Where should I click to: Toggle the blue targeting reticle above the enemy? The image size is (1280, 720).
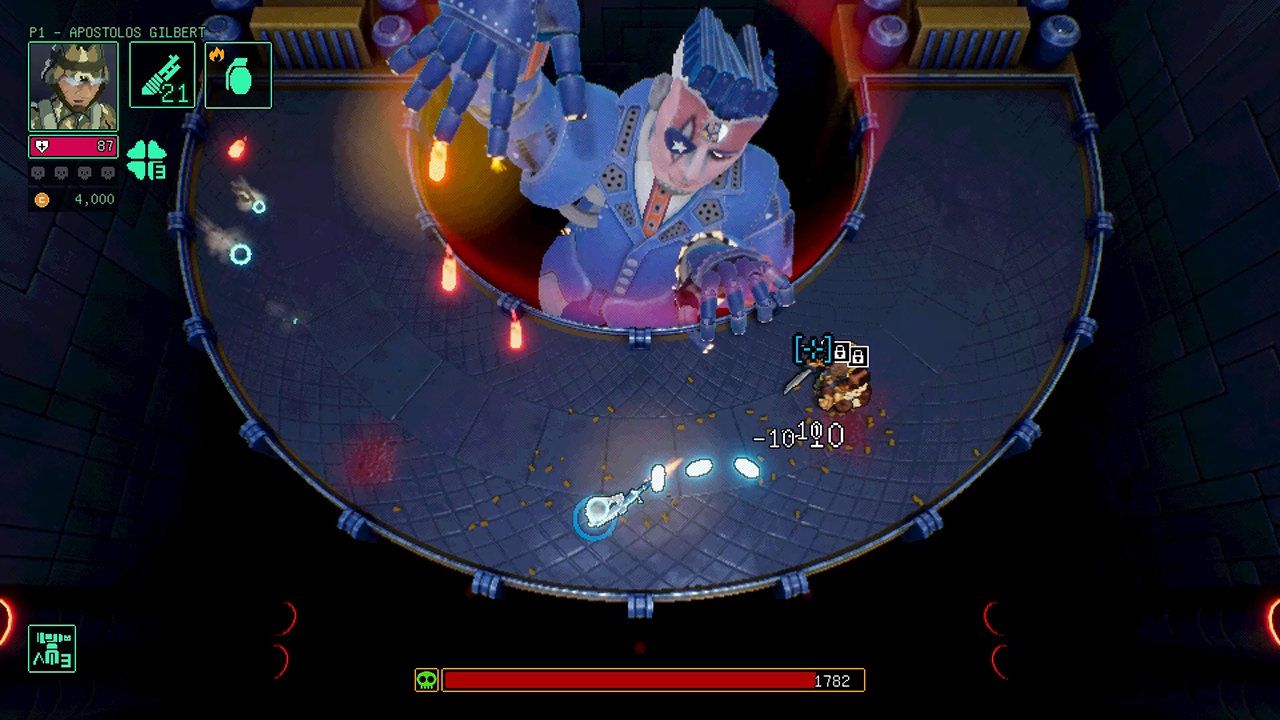tap(813, 349)
